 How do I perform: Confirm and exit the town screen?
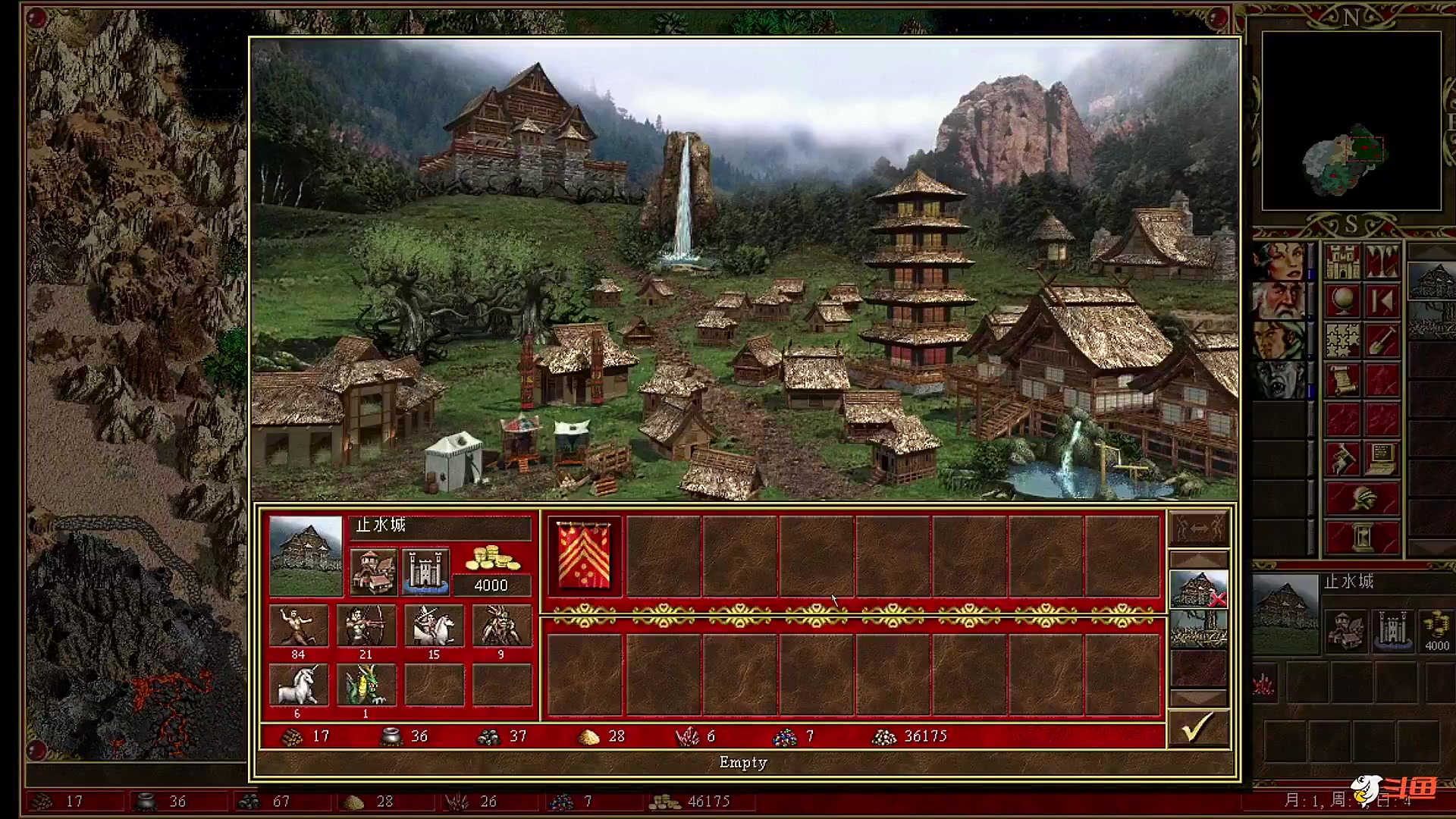1198,729
